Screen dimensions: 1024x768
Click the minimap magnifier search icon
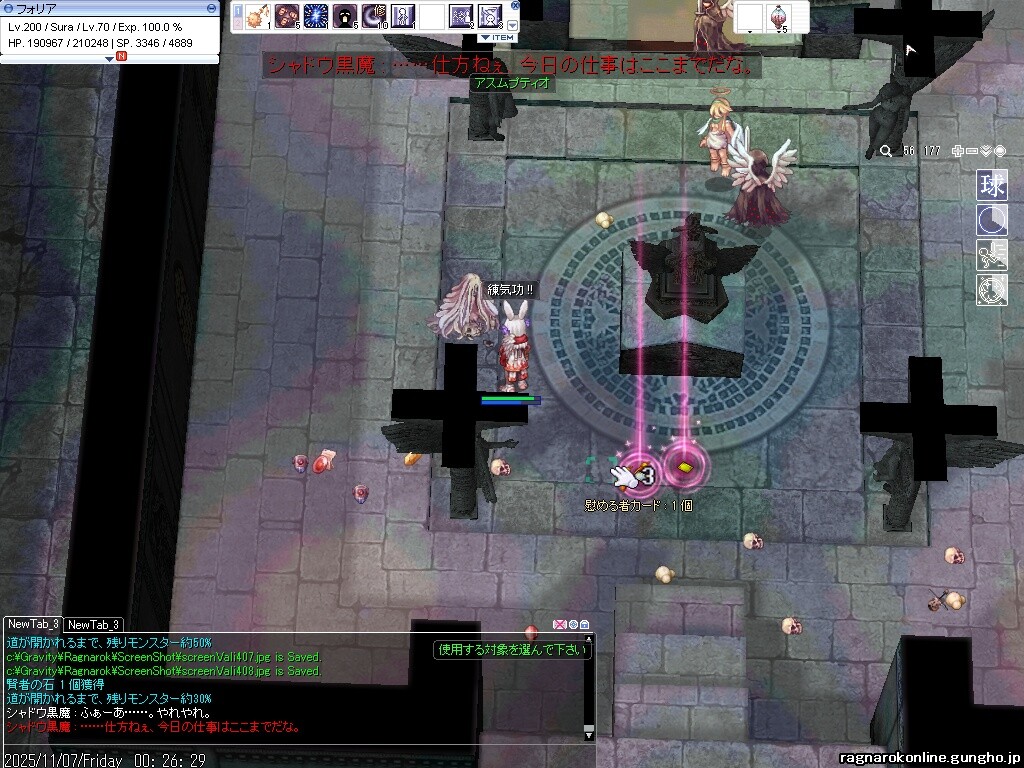[x=885, y=151]
